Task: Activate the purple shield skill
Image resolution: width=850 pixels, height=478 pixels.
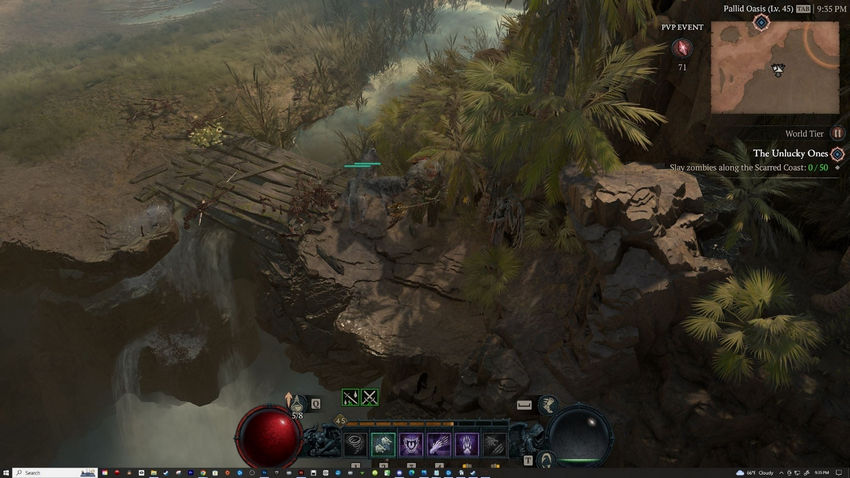Action: pos(411,443)
